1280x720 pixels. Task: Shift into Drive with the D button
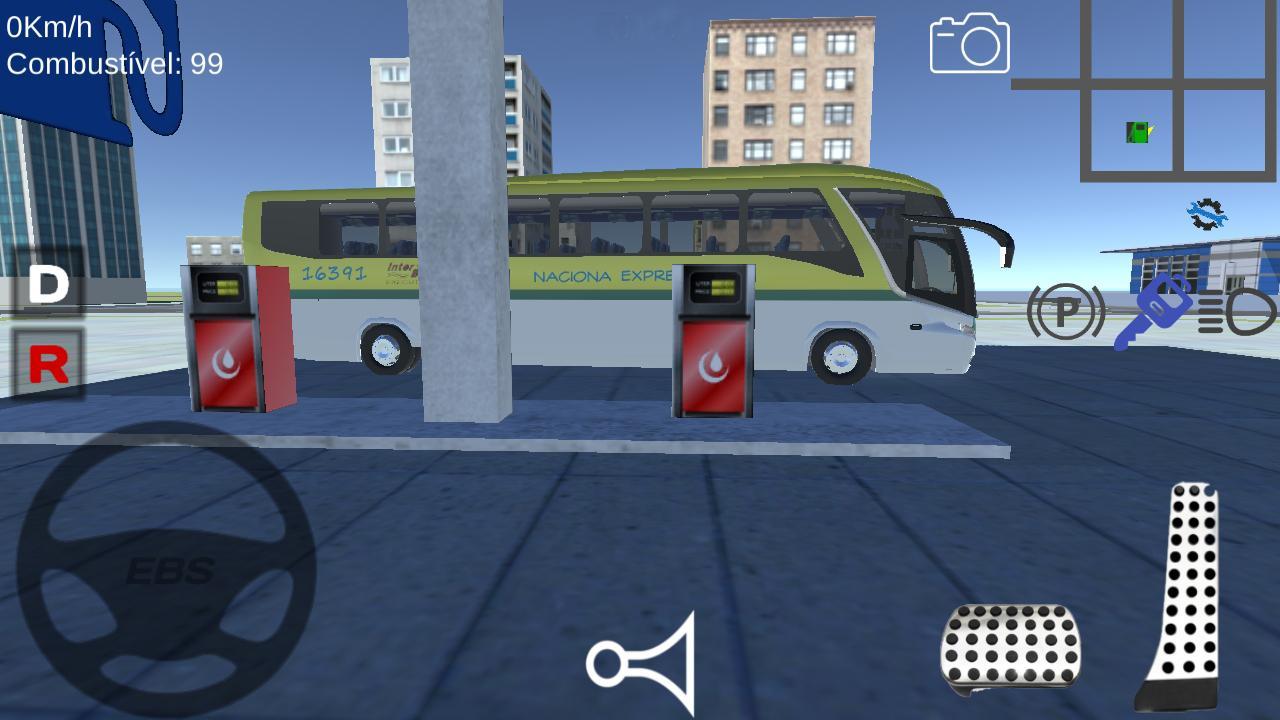[x=45, y=283]
